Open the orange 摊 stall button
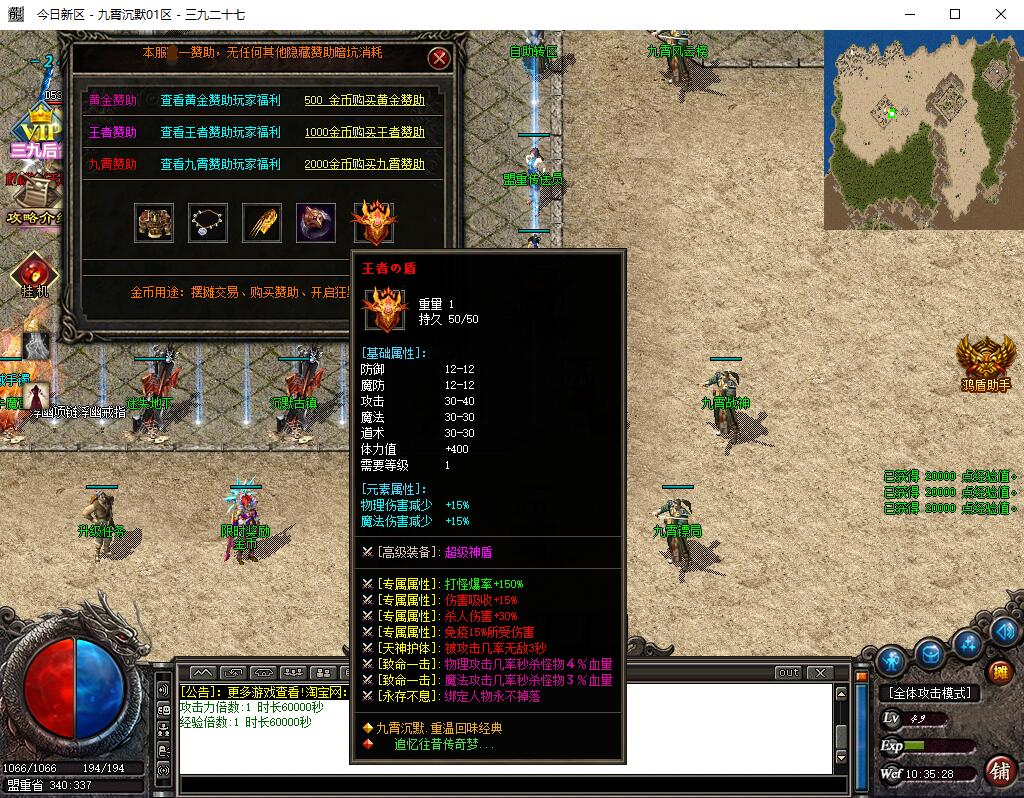The width and height of the screenshot is (1024, 798). click(x=999, y=672)
